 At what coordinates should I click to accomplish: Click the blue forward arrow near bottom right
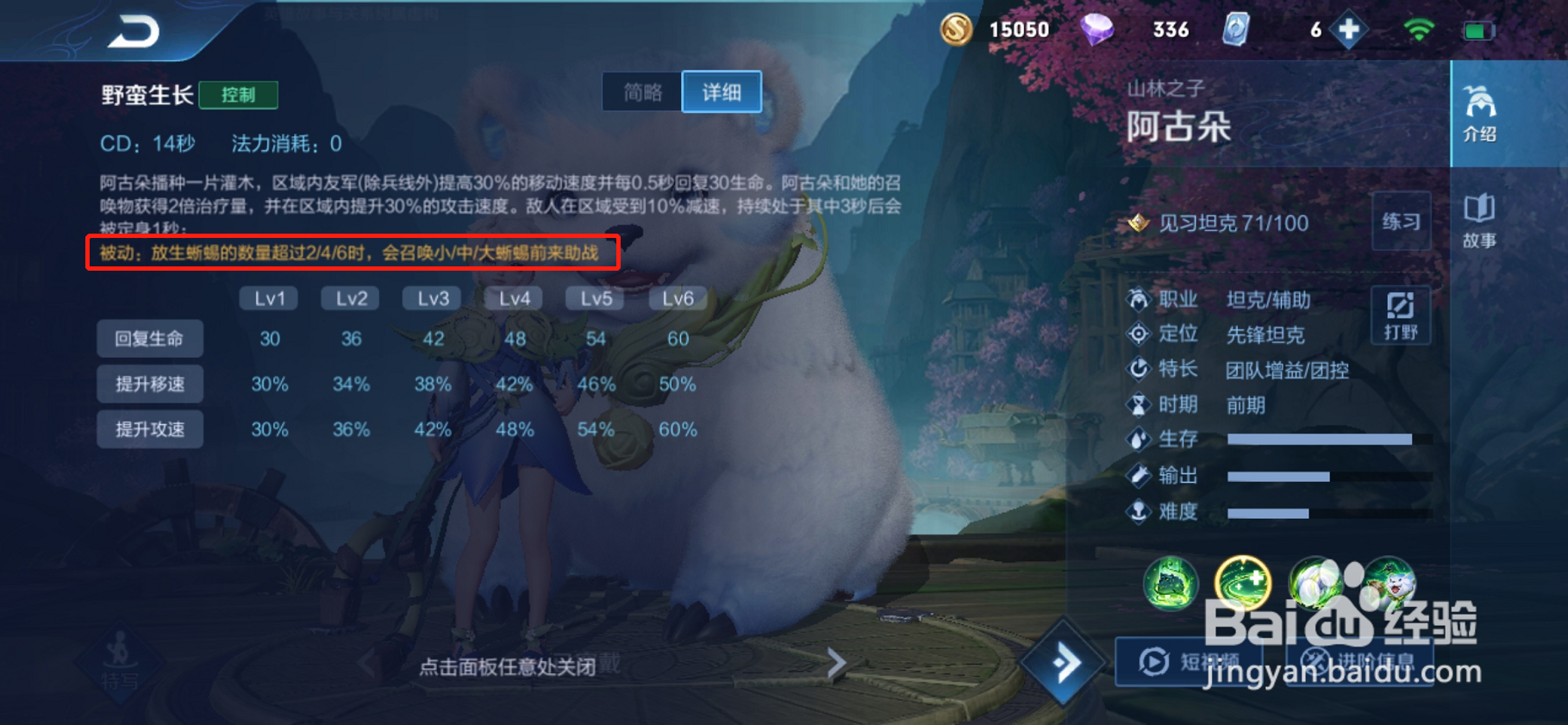click(x=1065, y=660)
